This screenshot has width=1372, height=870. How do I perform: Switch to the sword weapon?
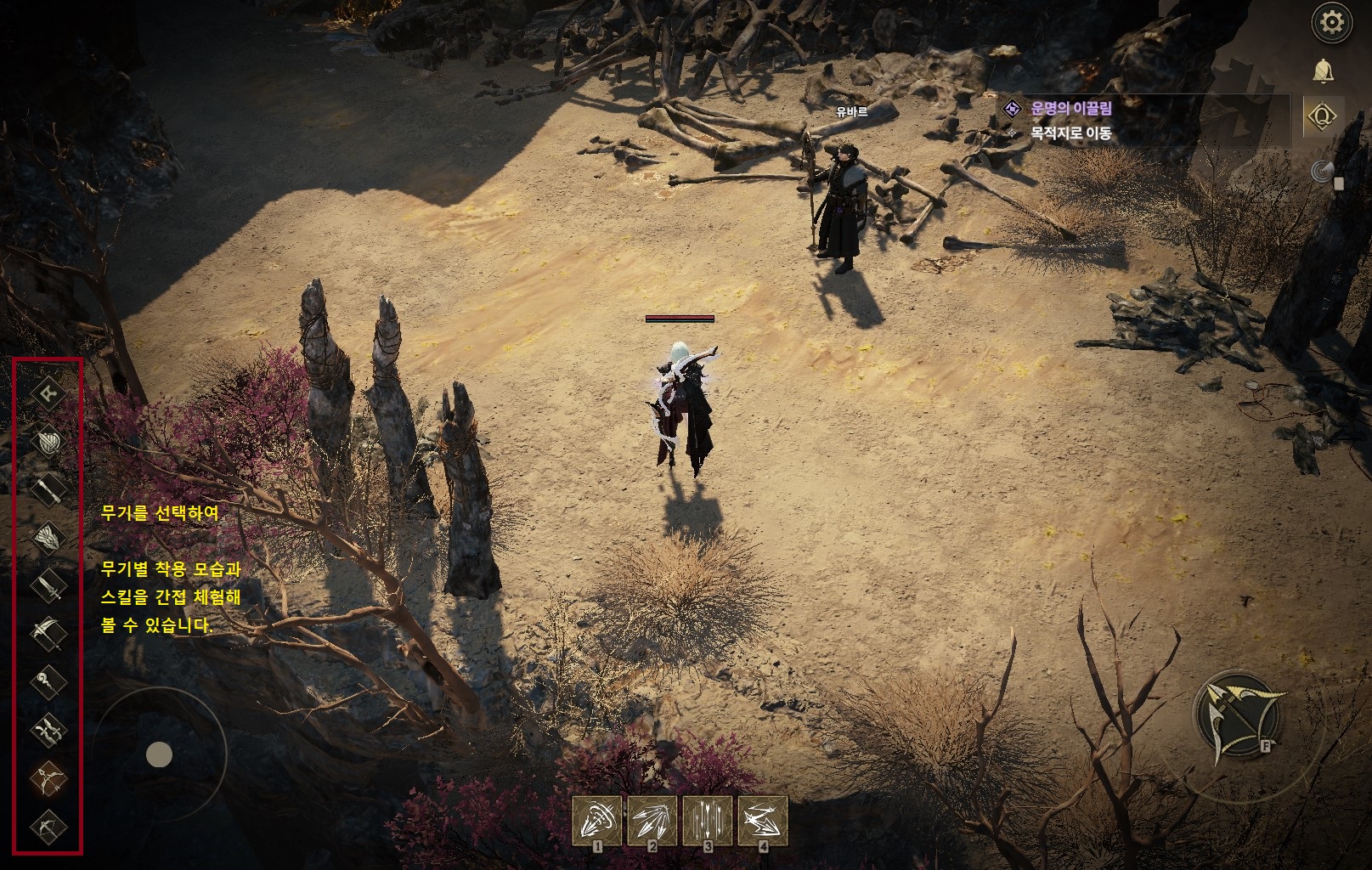point(48,585)
